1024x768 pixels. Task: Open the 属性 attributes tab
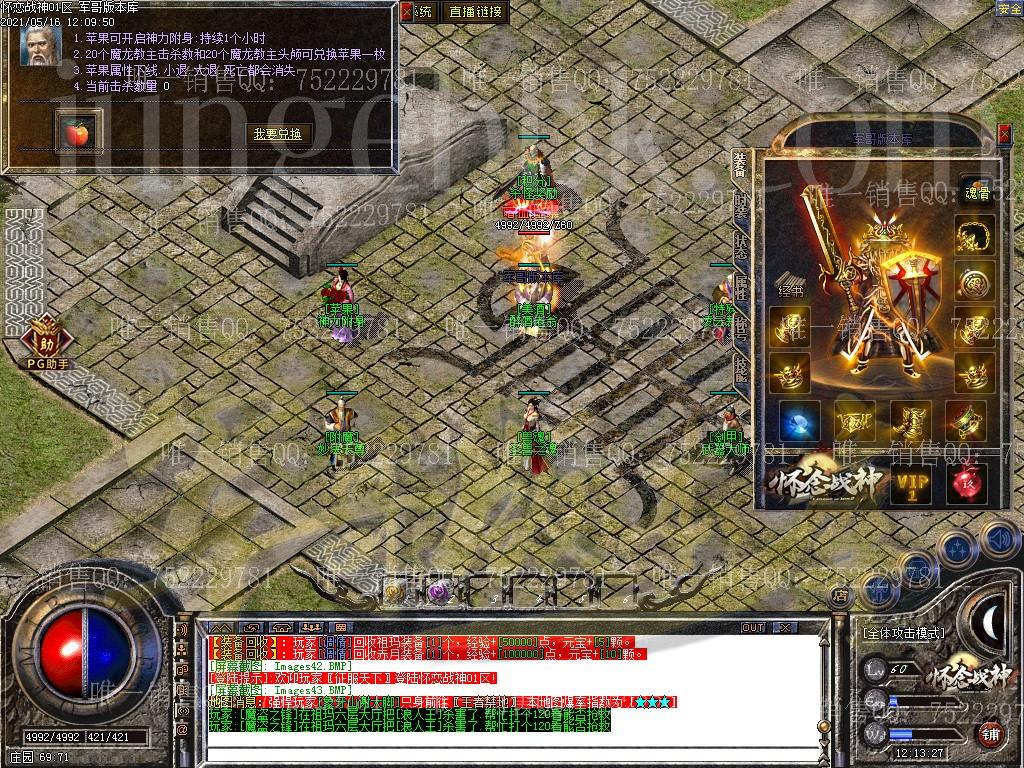(741, 289)
